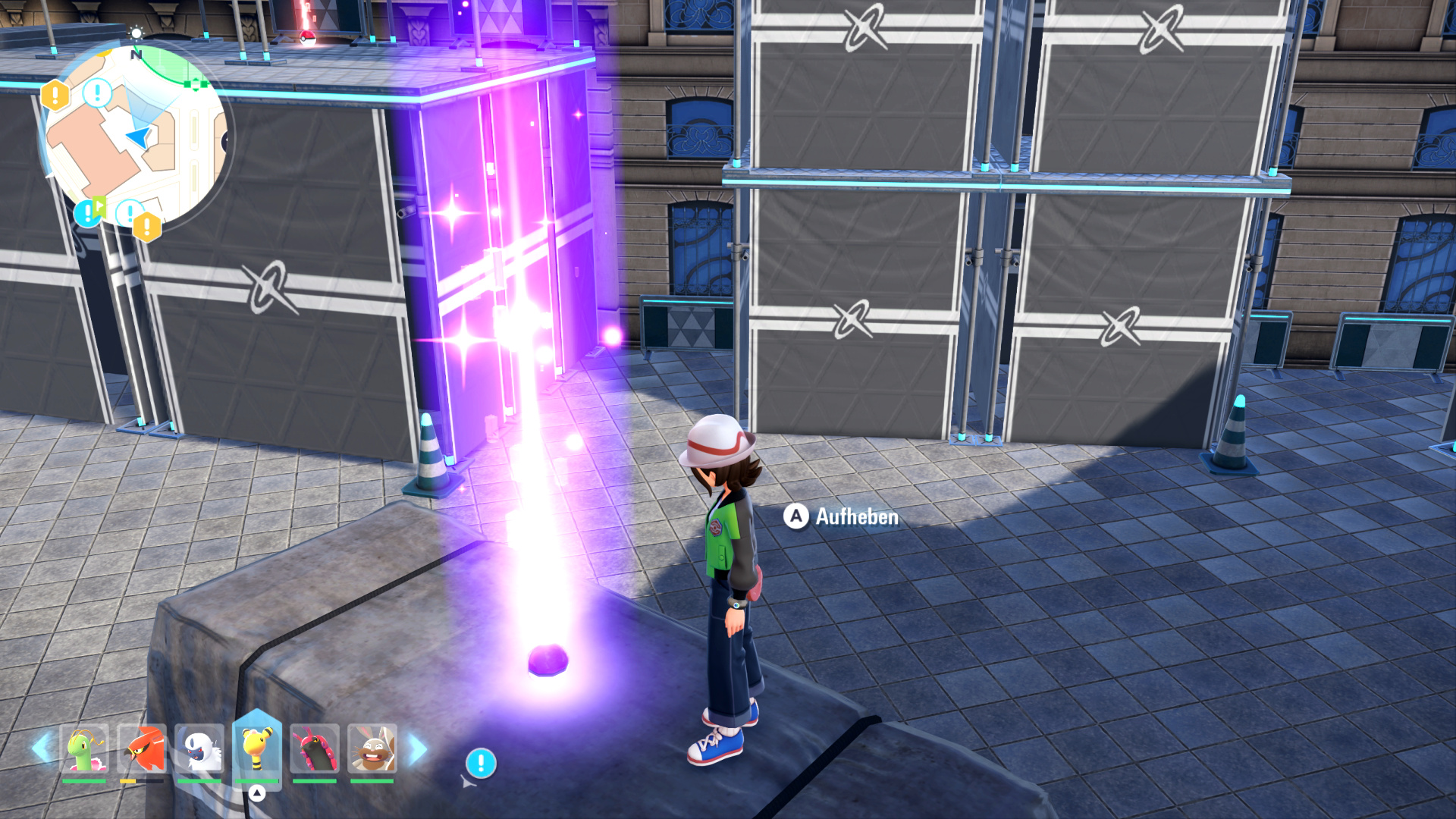
Task: Open the circular minimap
Action: point(135,136)
